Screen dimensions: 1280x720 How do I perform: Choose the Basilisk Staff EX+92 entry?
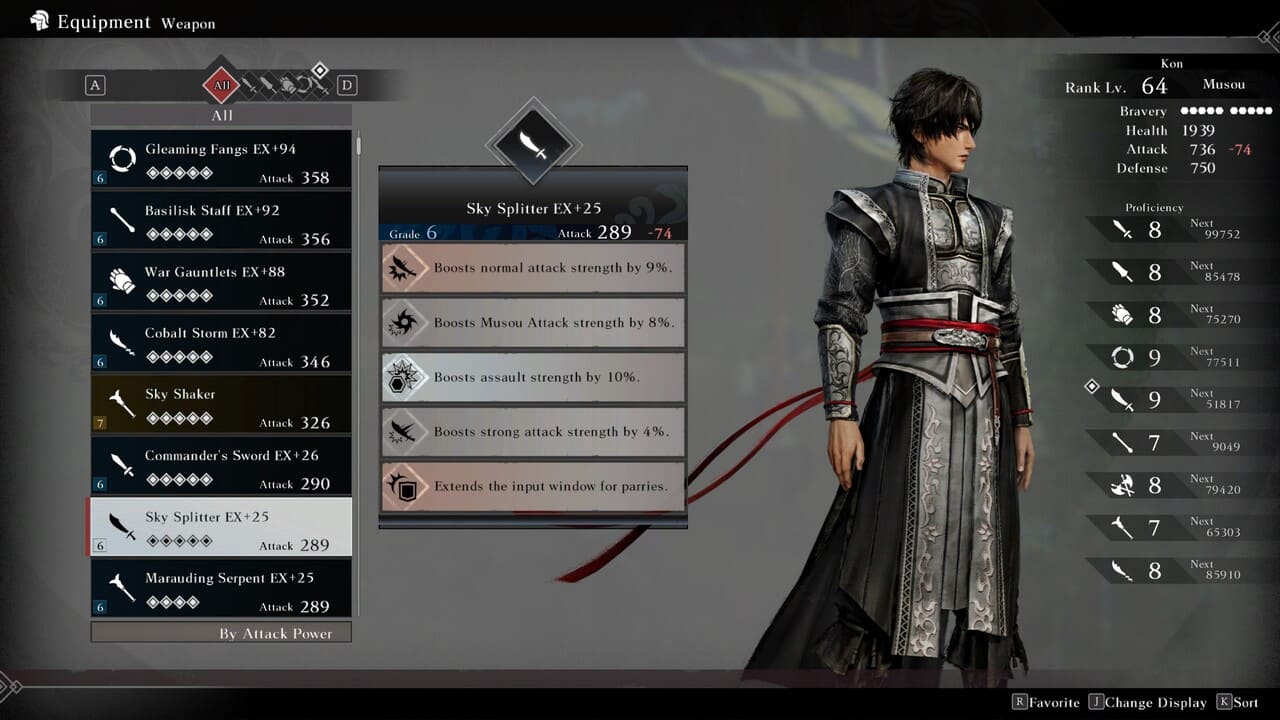tap(221, 221)
